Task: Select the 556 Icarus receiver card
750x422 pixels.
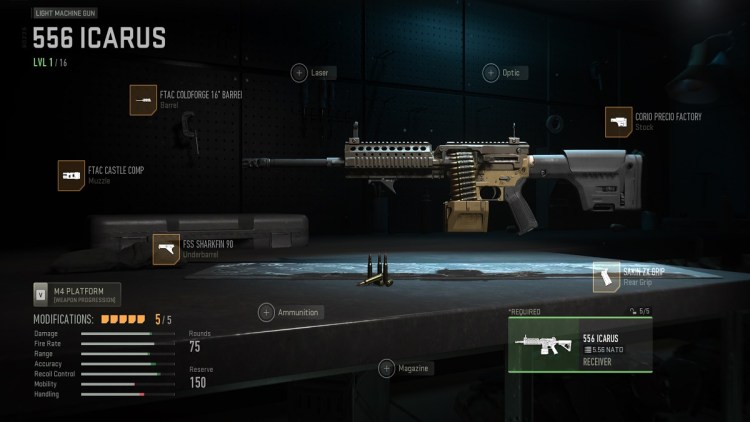Action: [580, 344]
